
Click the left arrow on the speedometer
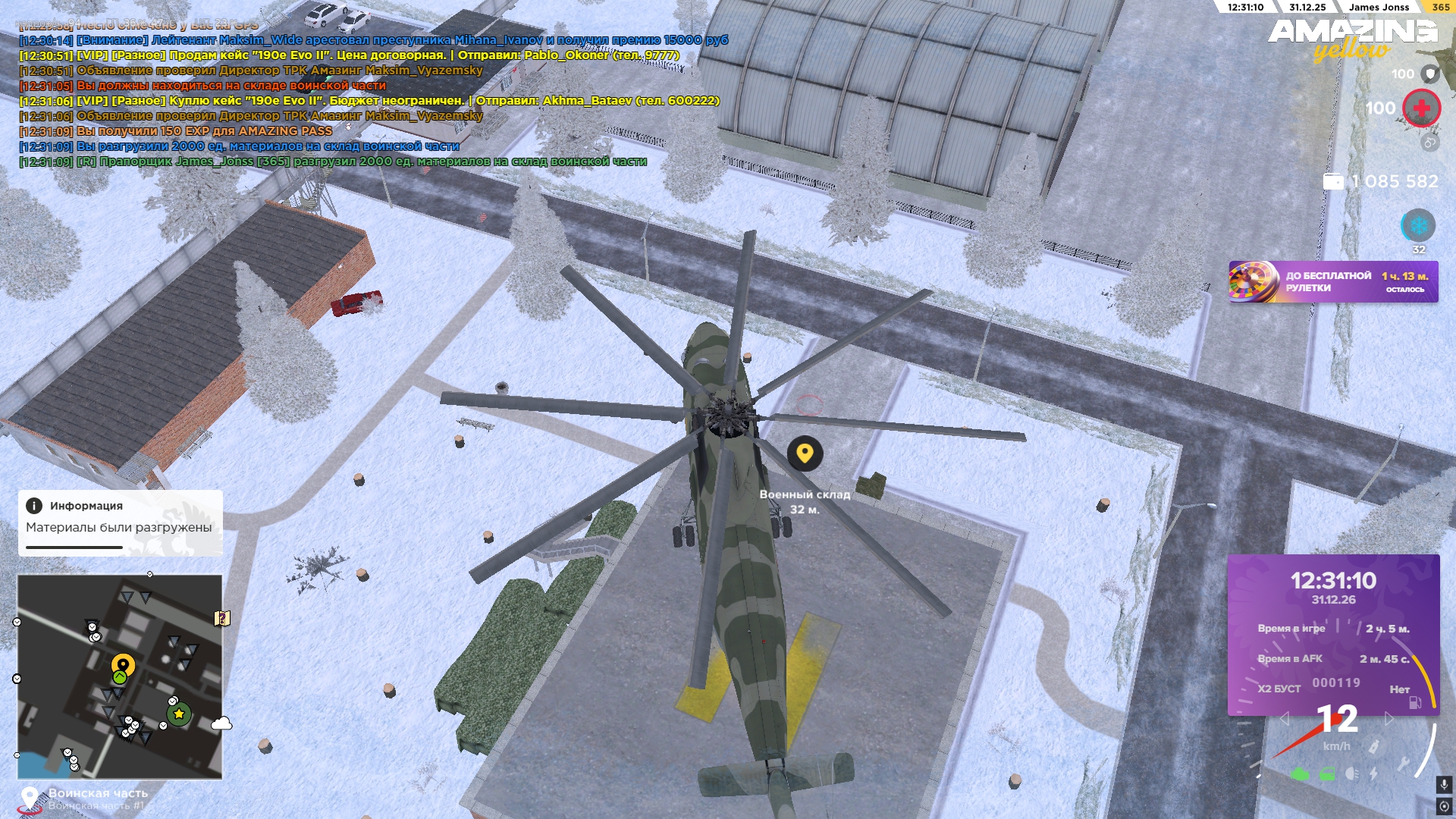tap(1284, 718)
